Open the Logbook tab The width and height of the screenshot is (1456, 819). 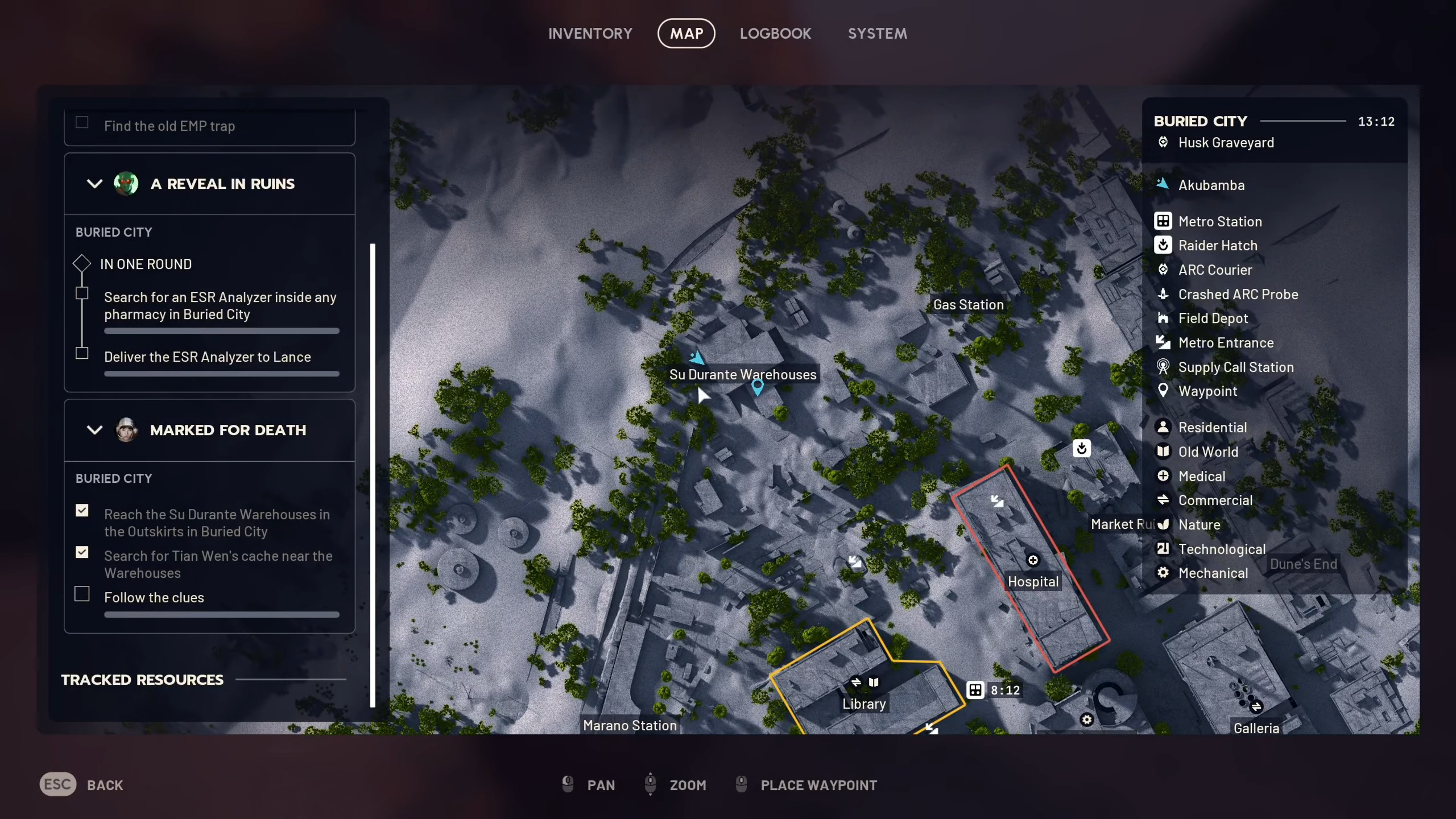click(x=775, y=33)
